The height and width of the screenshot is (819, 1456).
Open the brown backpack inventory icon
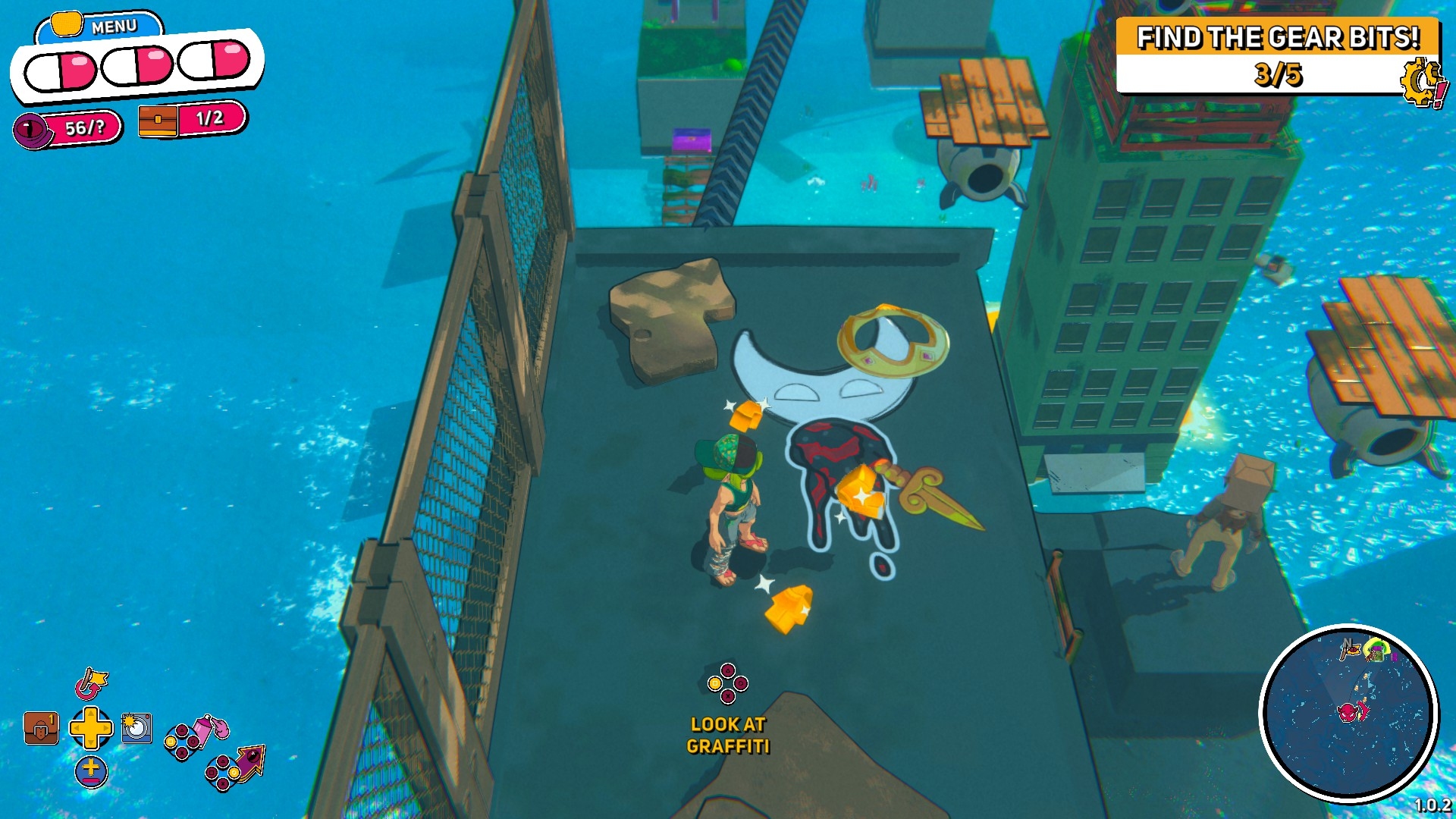[x=41, y=729]
